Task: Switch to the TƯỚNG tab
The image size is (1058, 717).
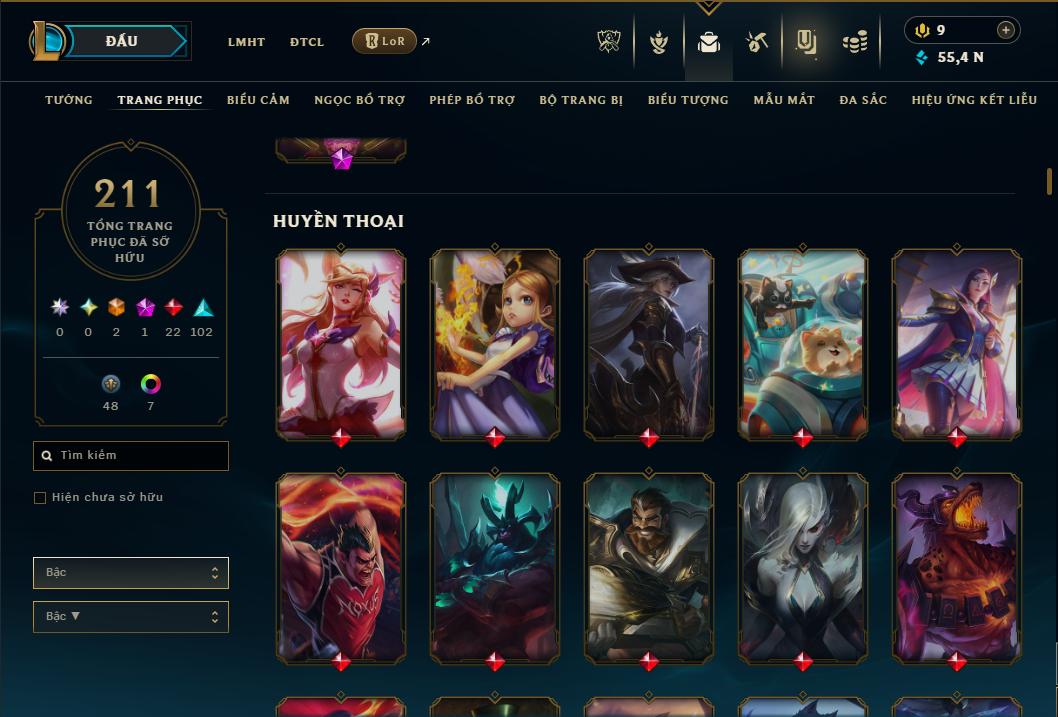Action: (69, 100)
